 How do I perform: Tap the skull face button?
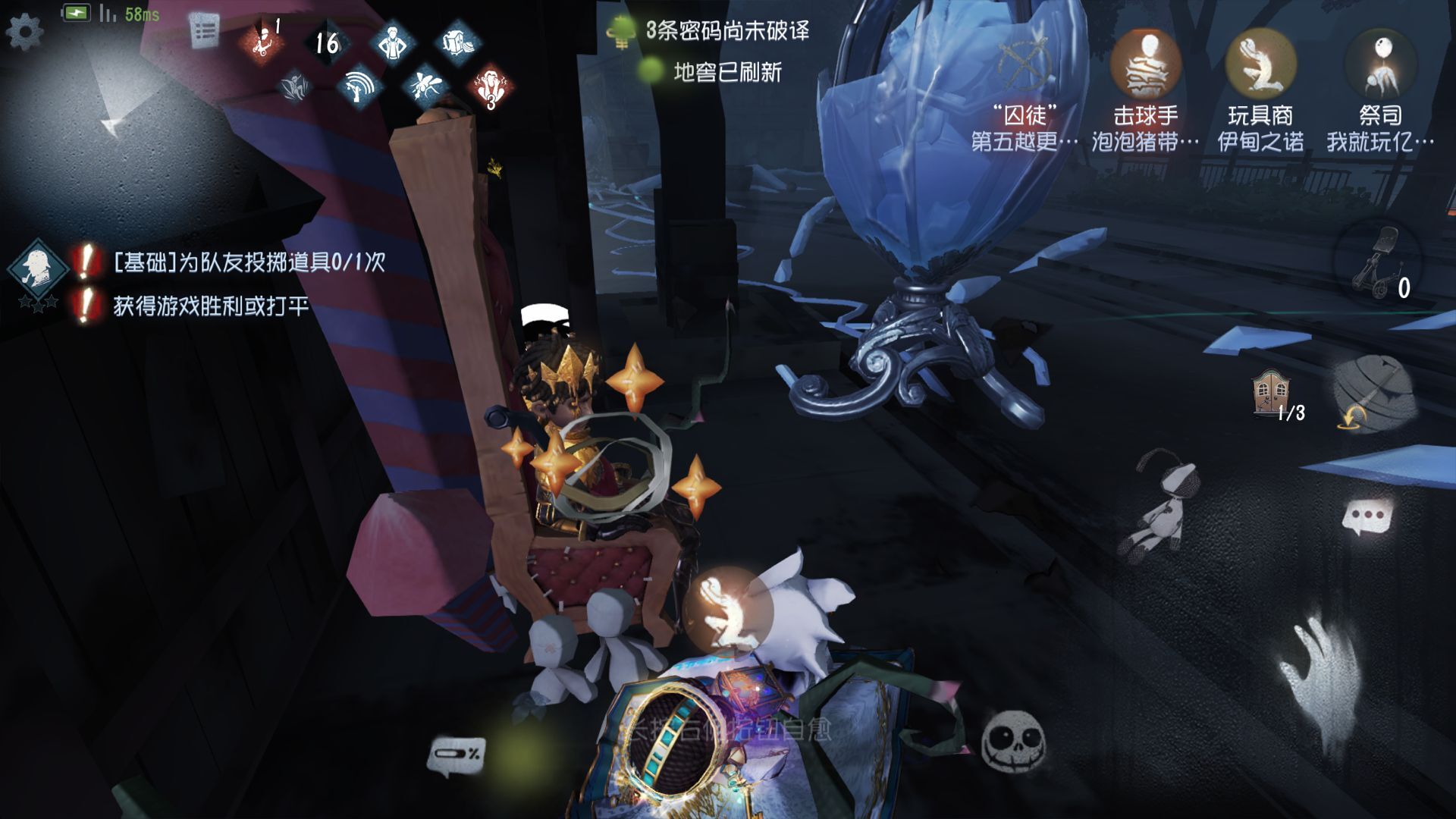click(x=1013, y=741)
